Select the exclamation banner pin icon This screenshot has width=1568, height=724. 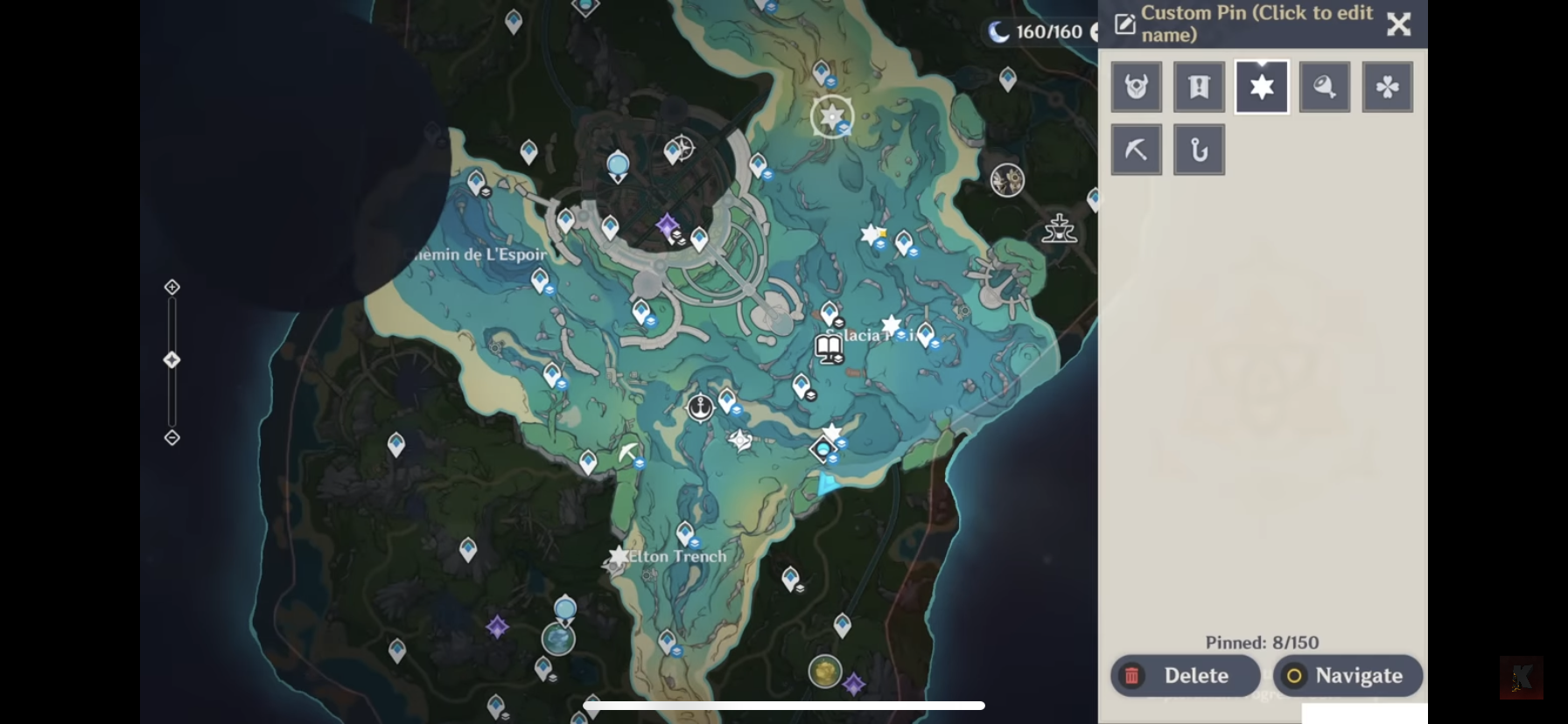(x=1199, y=86)
